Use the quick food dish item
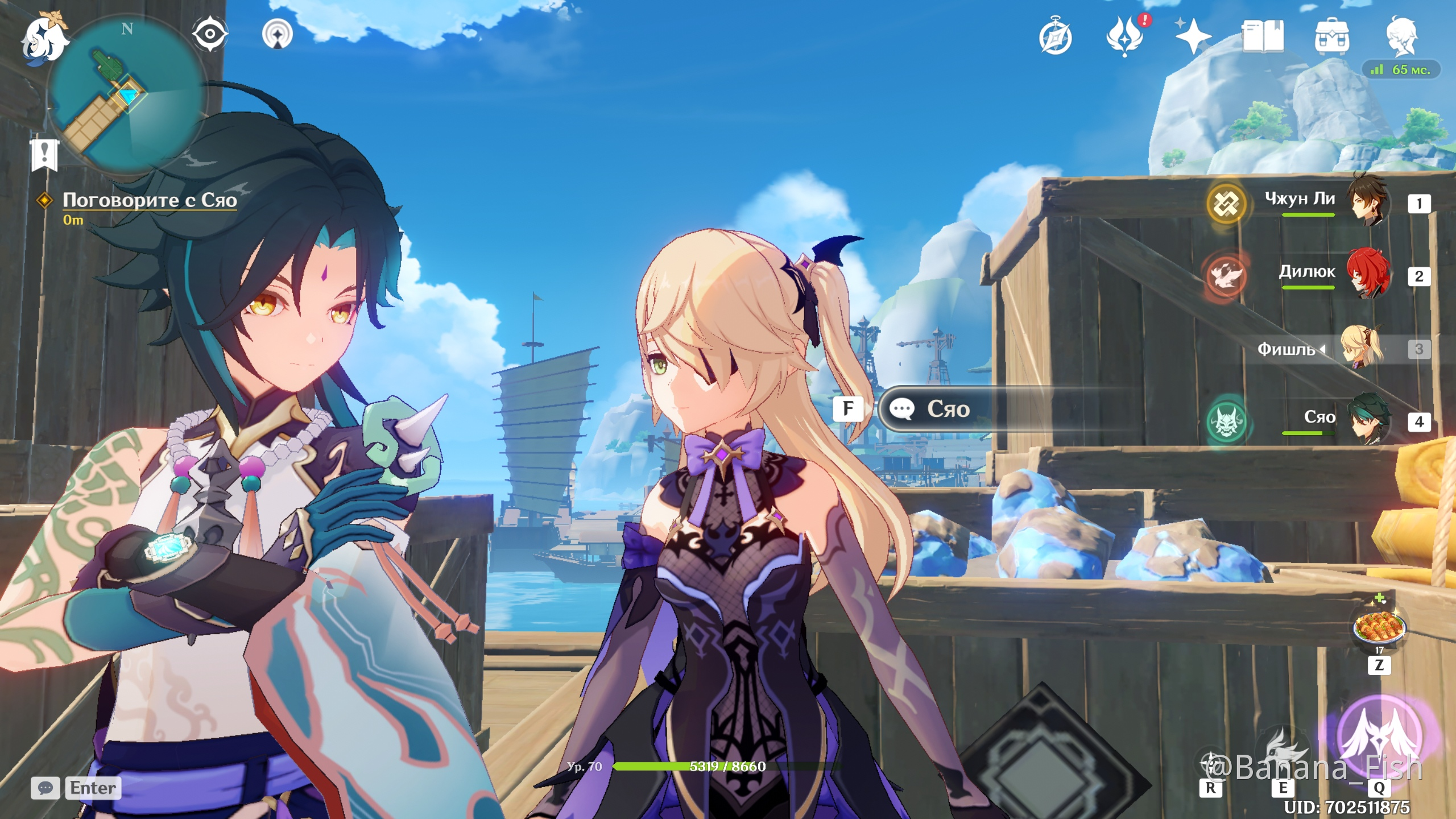 pyautogui.click(x=1379, y=627)
